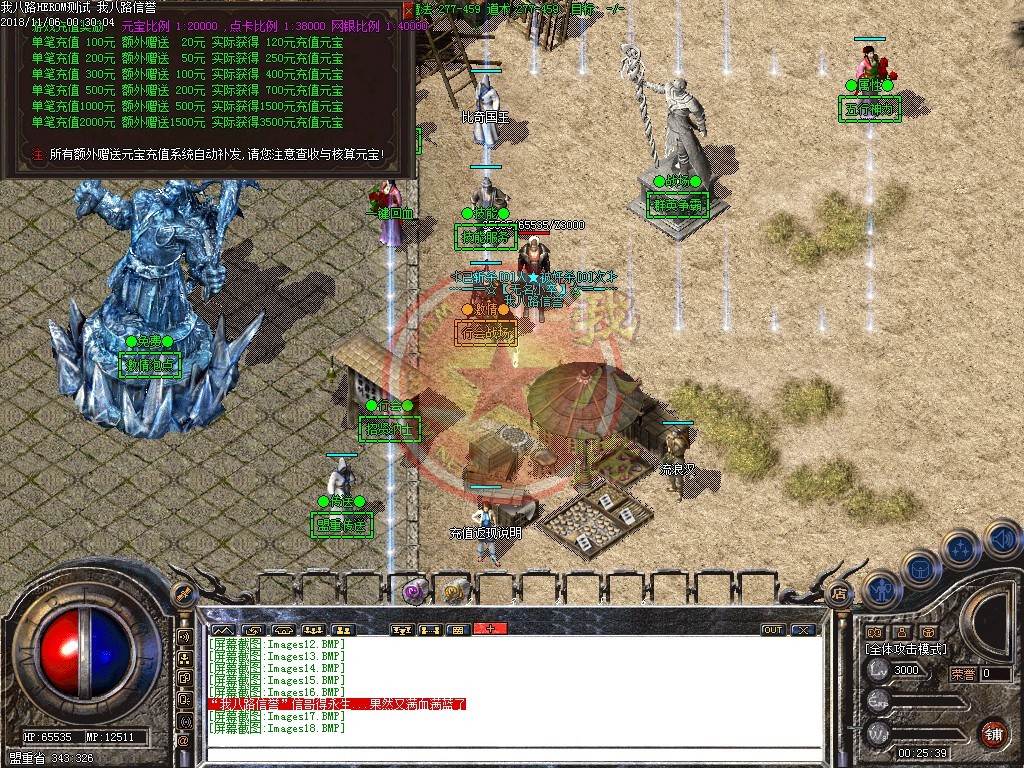Click the OUT button on chat panel

[773, 630]
